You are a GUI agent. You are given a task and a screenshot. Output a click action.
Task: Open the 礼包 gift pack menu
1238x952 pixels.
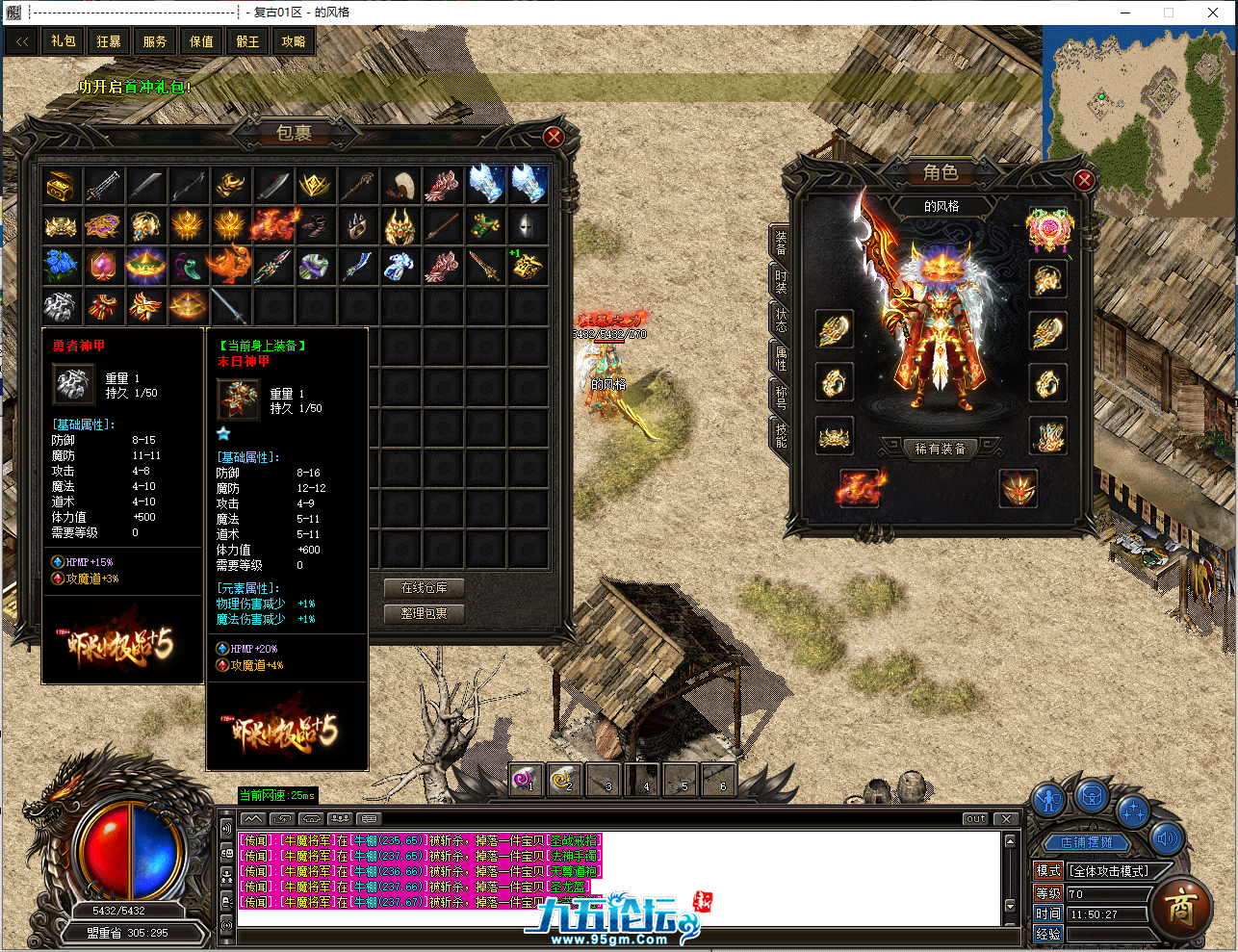pyautogui.click(x=64, y=41)
